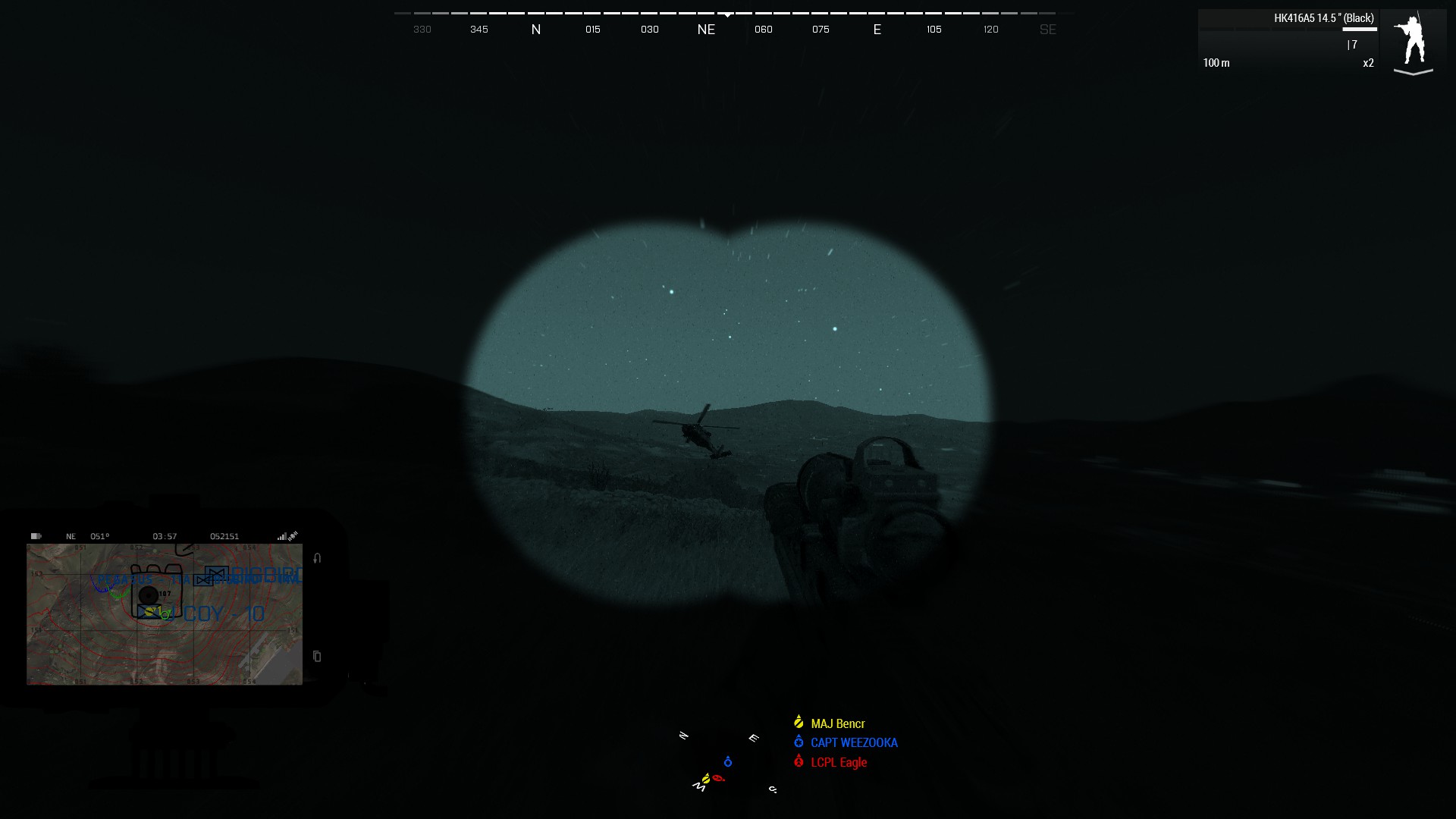1456x819 pixels.
Task: Open the heading readout showing 051°
Action: point(100,536)
